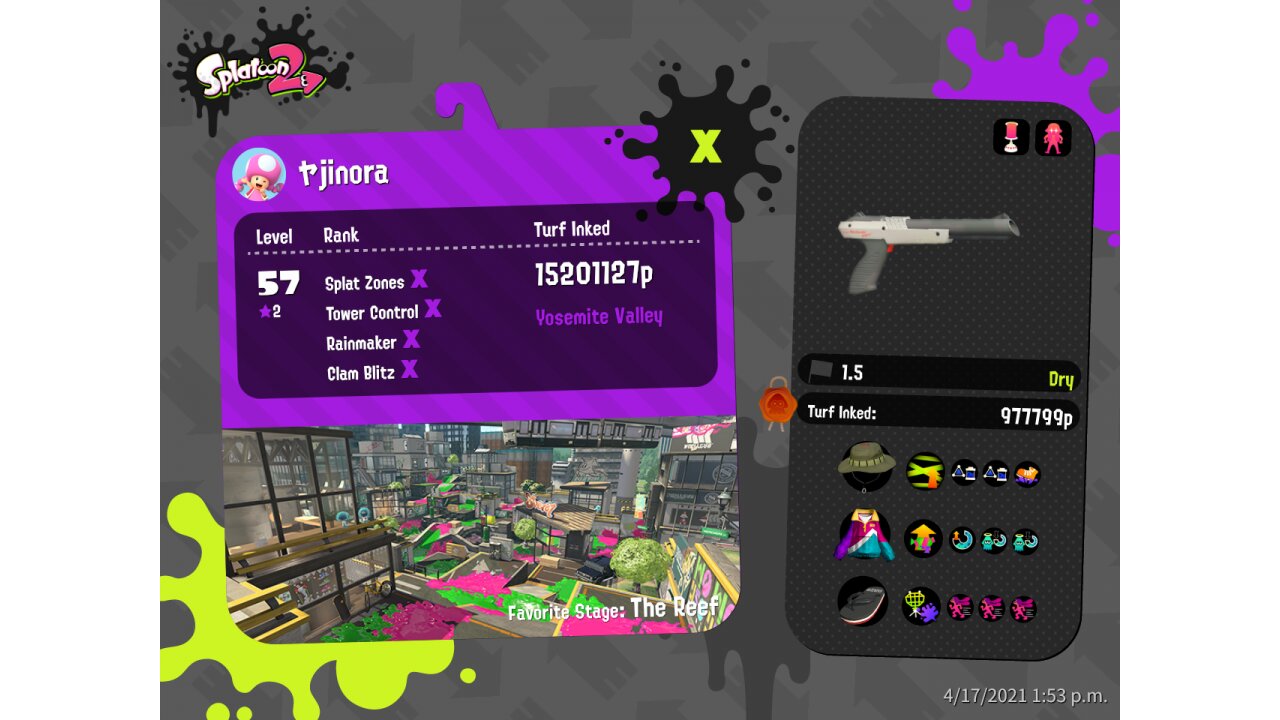The height and width of the screenshot is (720, 1280).
Task: Click the yellow arrow clothing main ability
Action: coord(923,538)
